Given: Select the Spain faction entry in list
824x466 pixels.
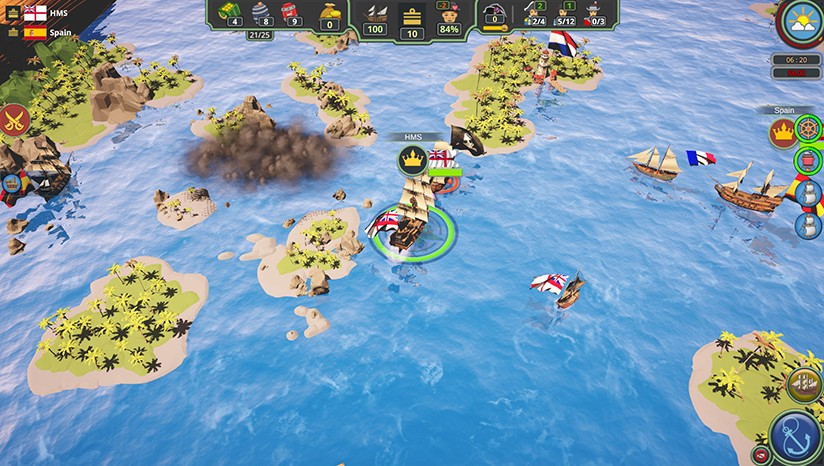Looking at the screenshot, I should click(x=35, y=32).
